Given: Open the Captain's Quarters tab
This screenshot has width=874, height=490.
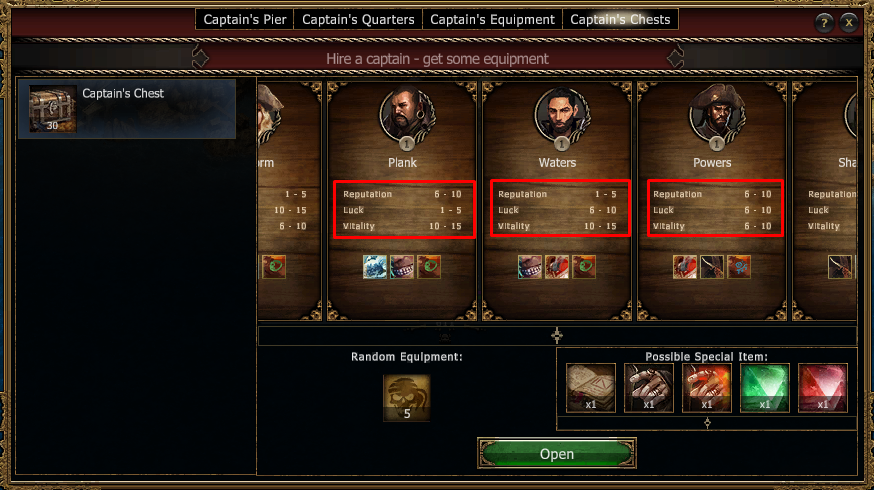Looking at the screenshot, I should pos(358,19).
